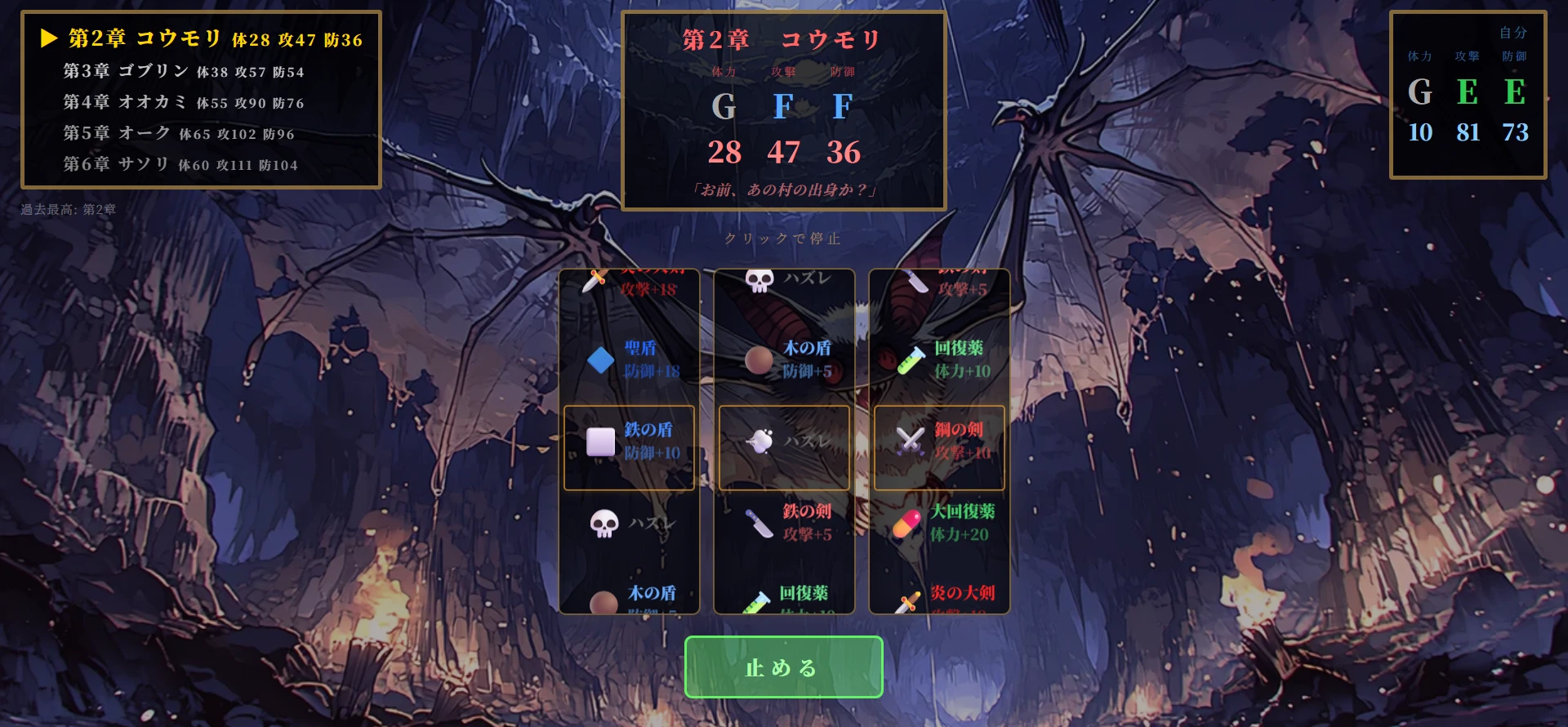
Task: Click クリックで停止 to stop the reels
Action: pos(782,239)
